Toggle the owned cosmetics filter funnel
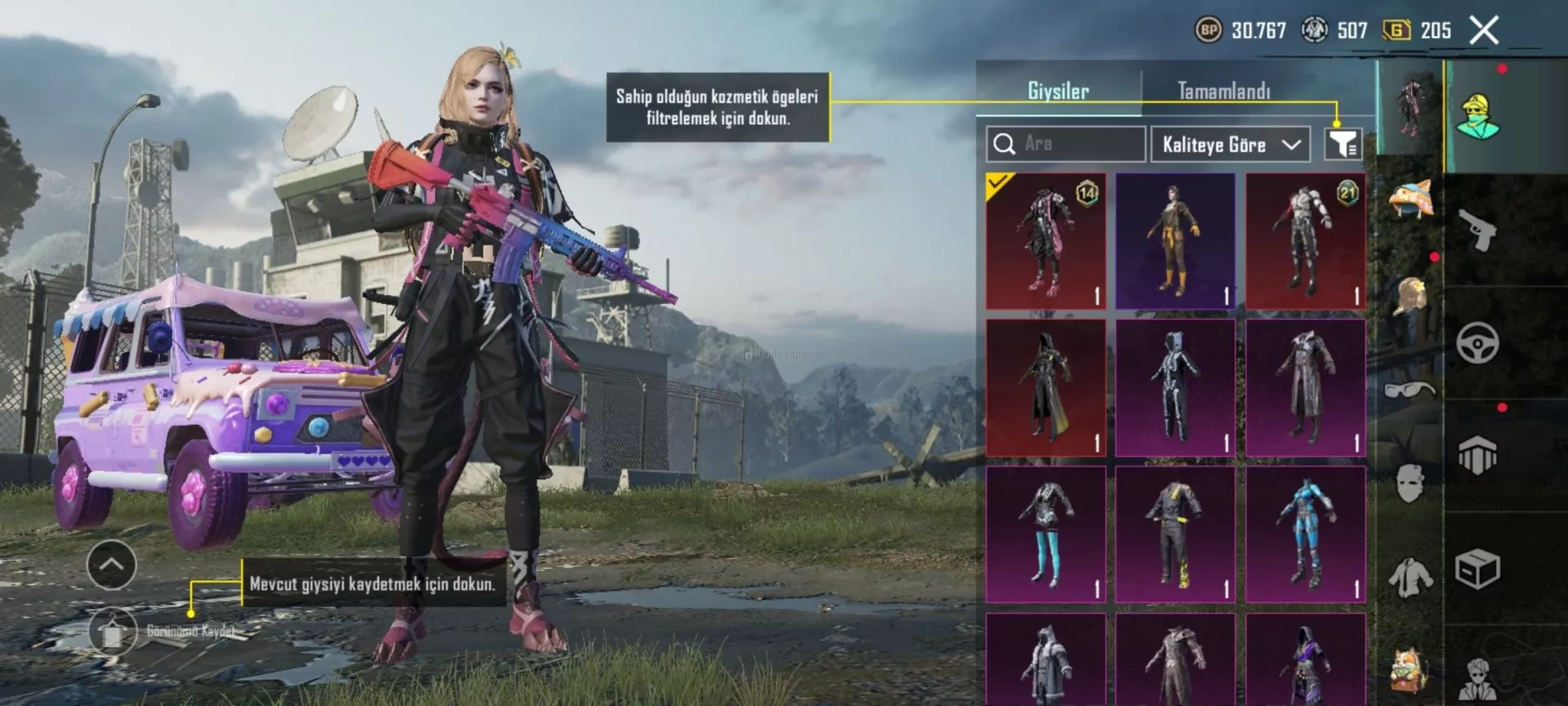Screen dimensions: 1568x706 pyautogui.click(x=1343, y=144)
